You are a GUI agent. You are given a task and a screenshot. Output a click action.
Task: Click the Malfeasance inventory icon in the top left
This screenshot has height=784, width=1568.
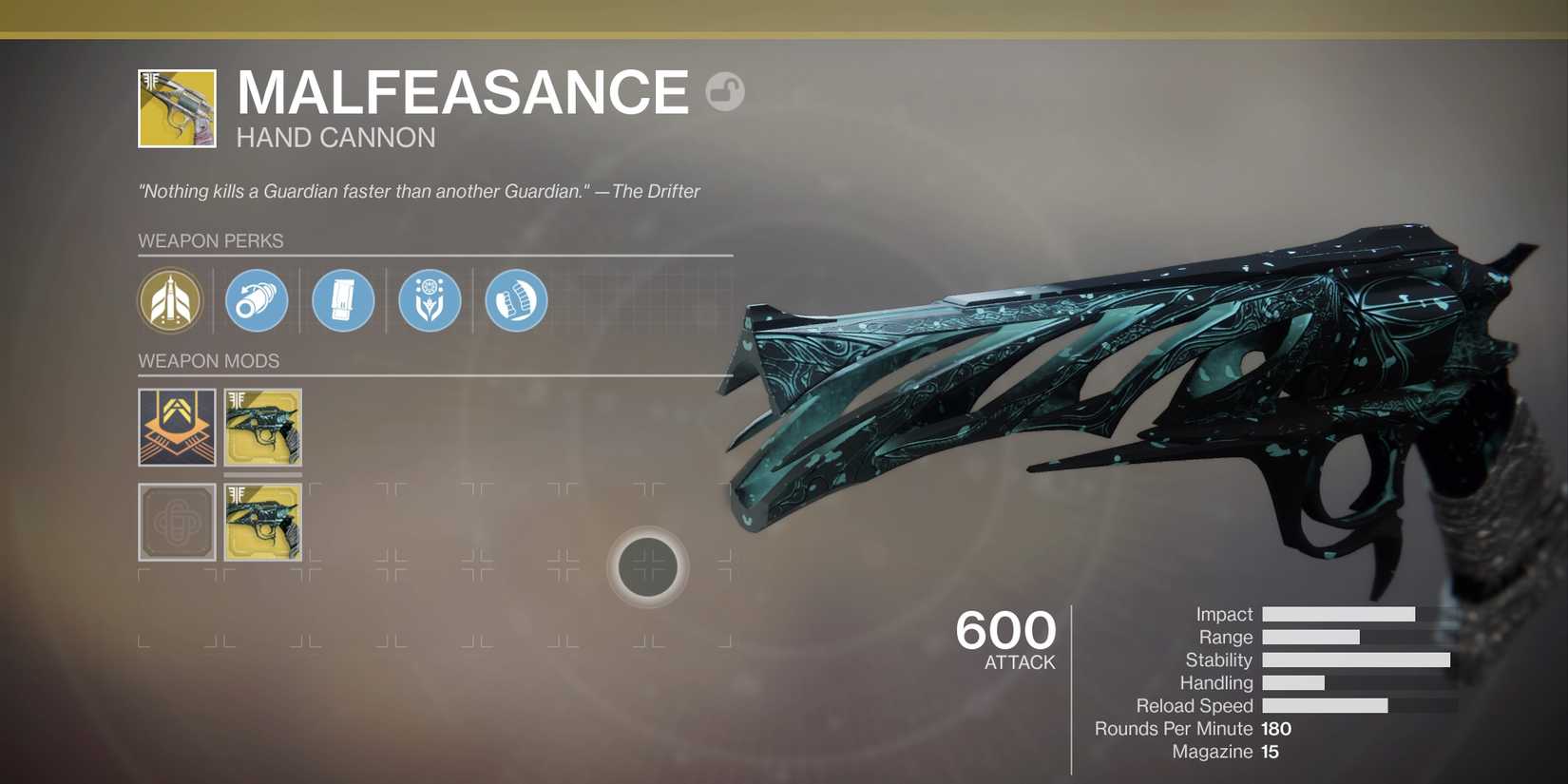177,106
